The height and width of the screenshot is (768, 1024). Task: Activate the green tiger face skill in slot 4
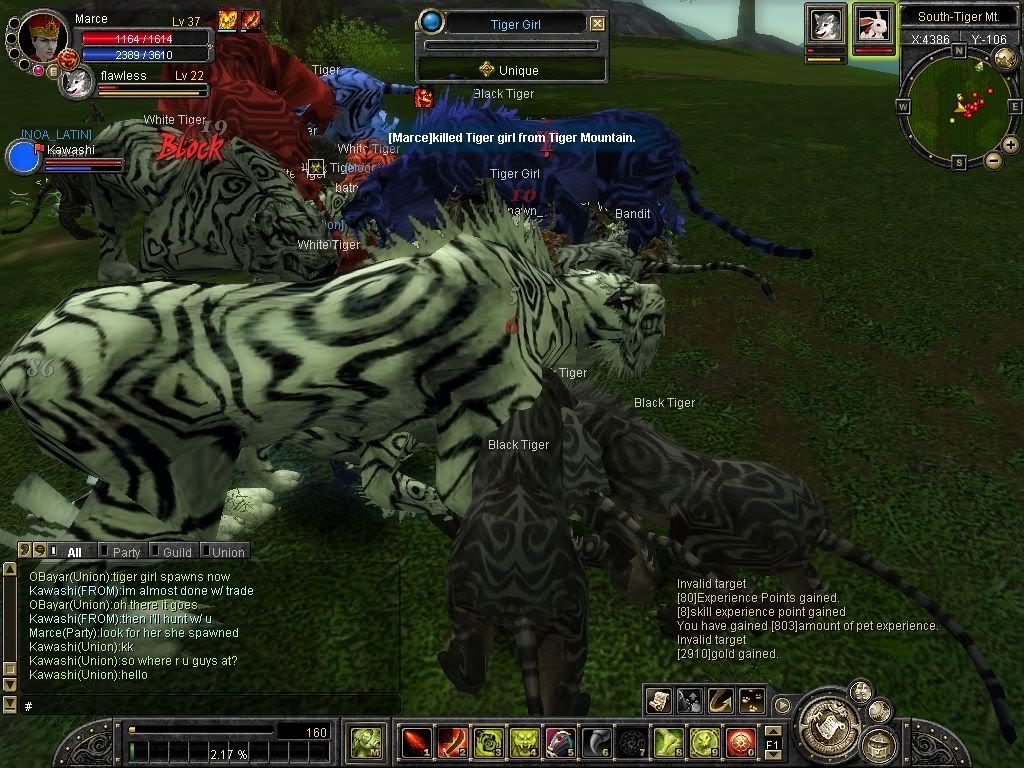pos(524,742)
